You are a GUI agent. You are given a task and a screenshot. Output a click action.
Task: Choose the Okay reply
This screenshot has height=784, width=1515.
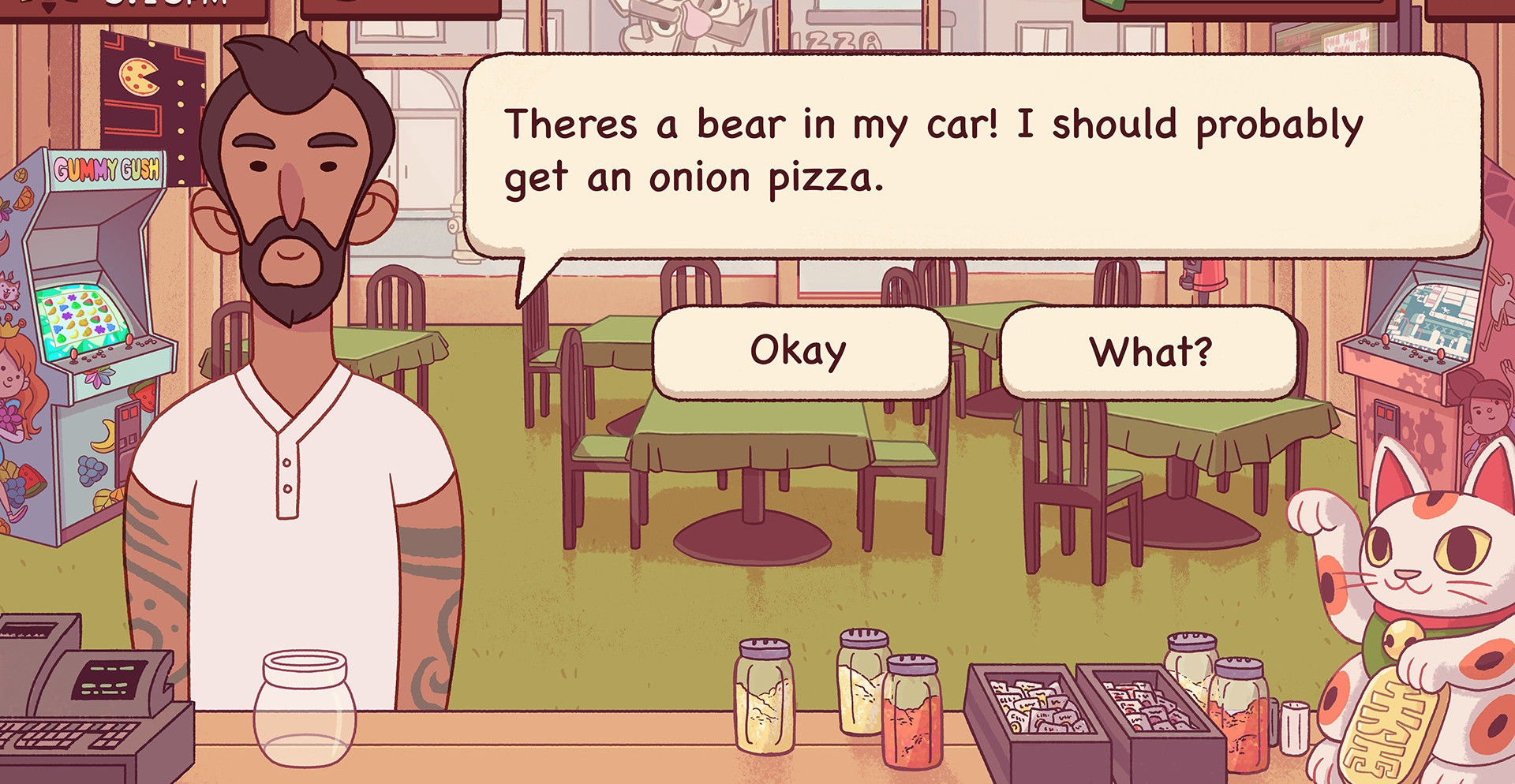point(799,352)
